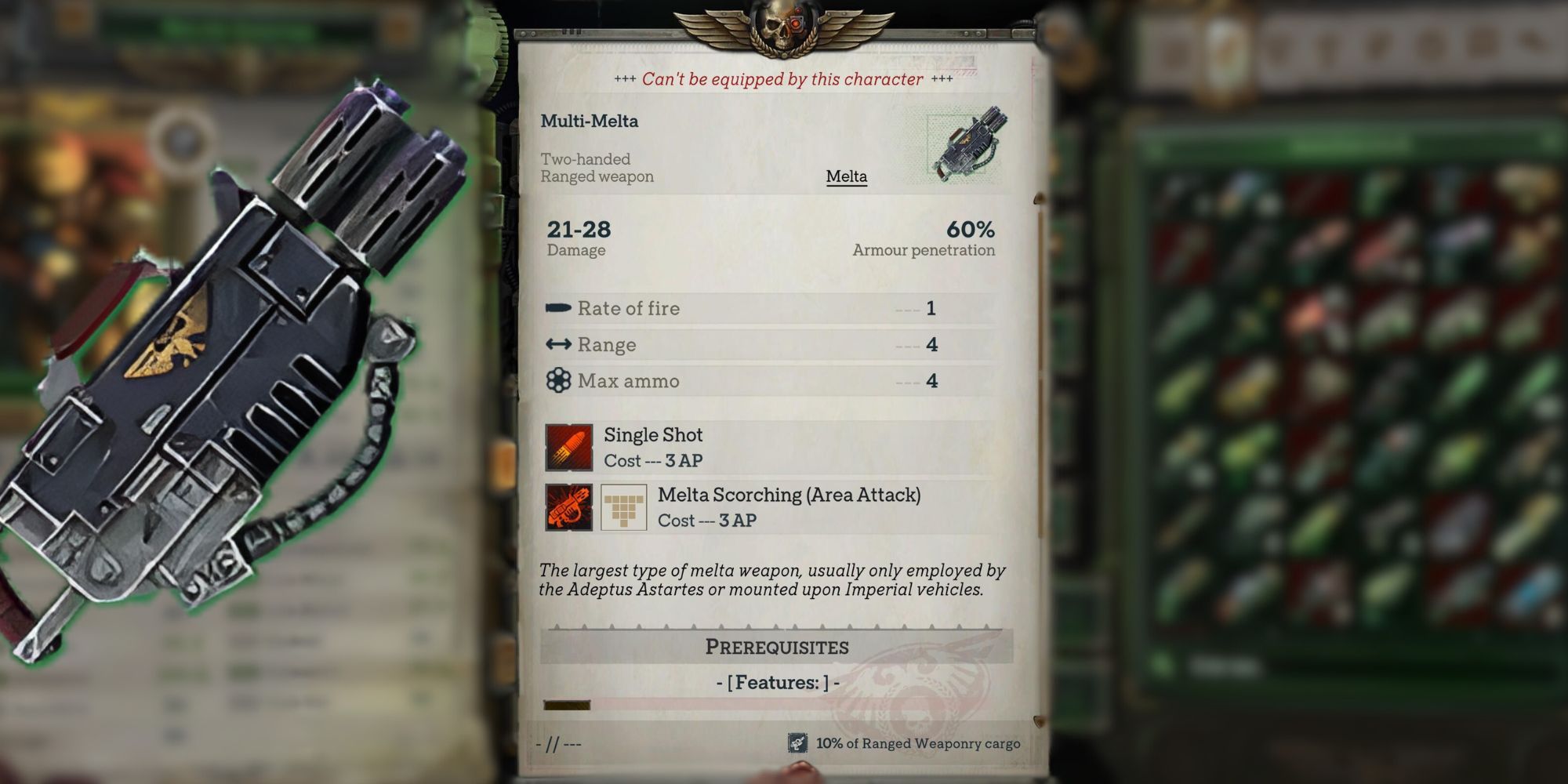Expand the Prerequisites header
The width and height of the screenshot is (1568, 784).
coord(776,646)
